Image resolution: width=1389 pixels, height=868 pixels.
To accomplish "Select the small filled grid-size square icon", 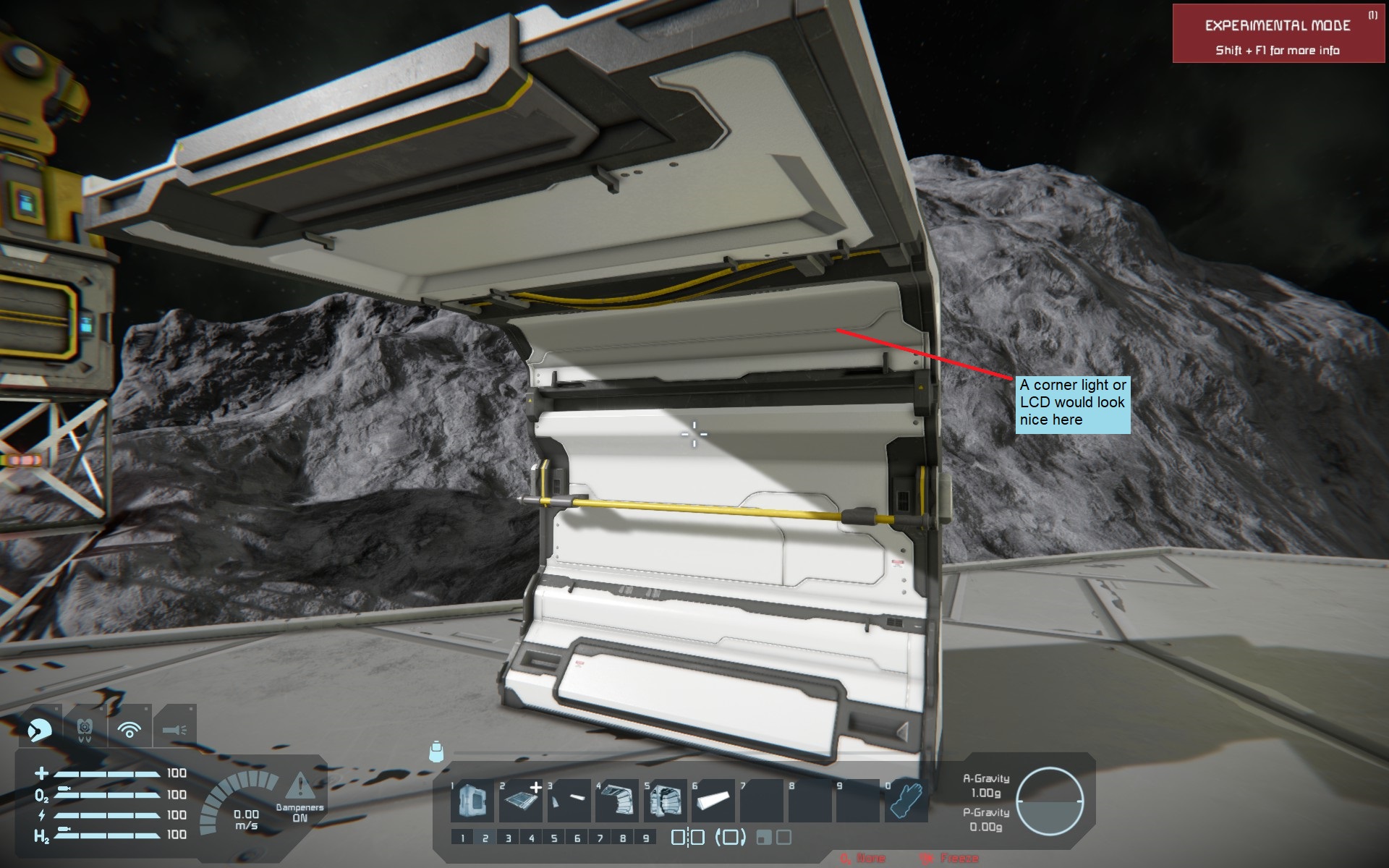I will coord(763,838).
